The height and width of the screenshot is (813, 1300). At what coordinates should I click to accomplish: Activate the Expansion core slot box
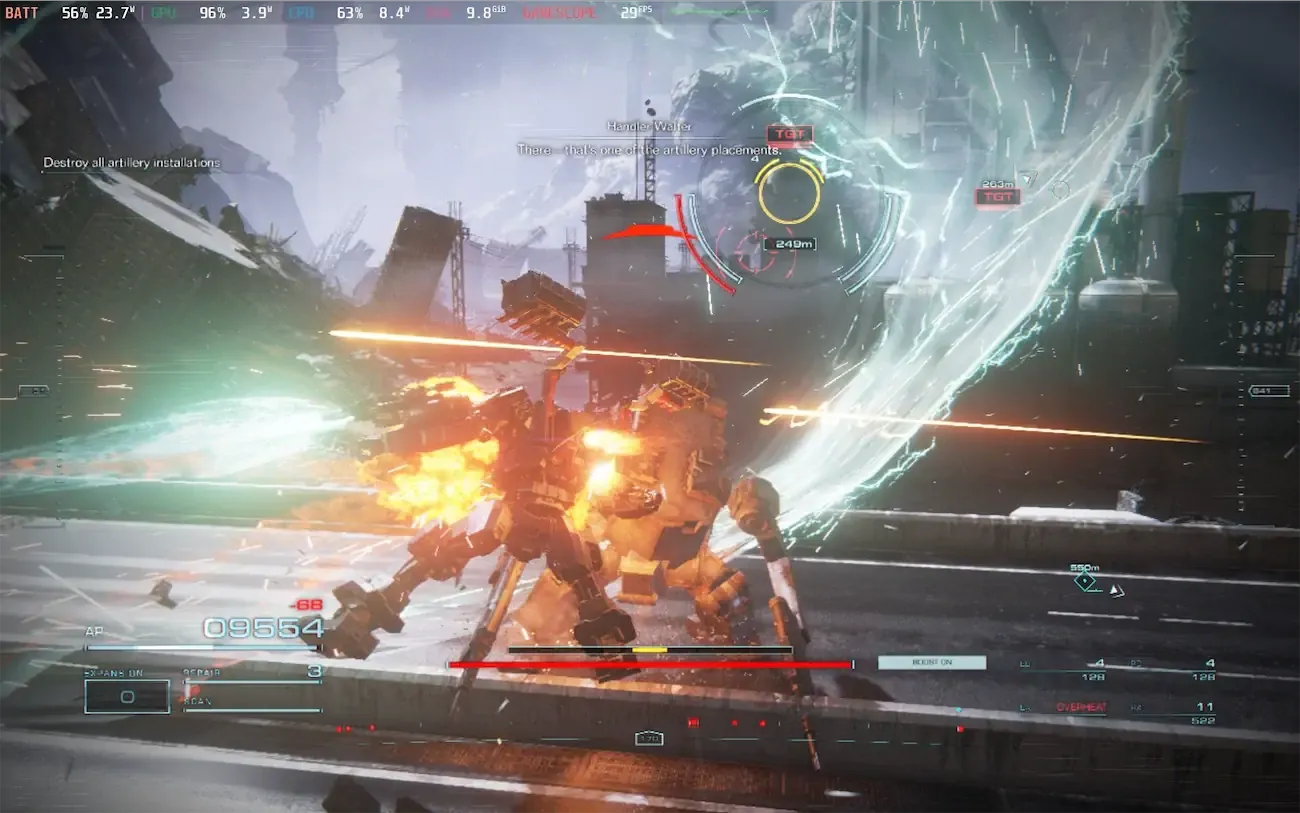pos(127,696)
